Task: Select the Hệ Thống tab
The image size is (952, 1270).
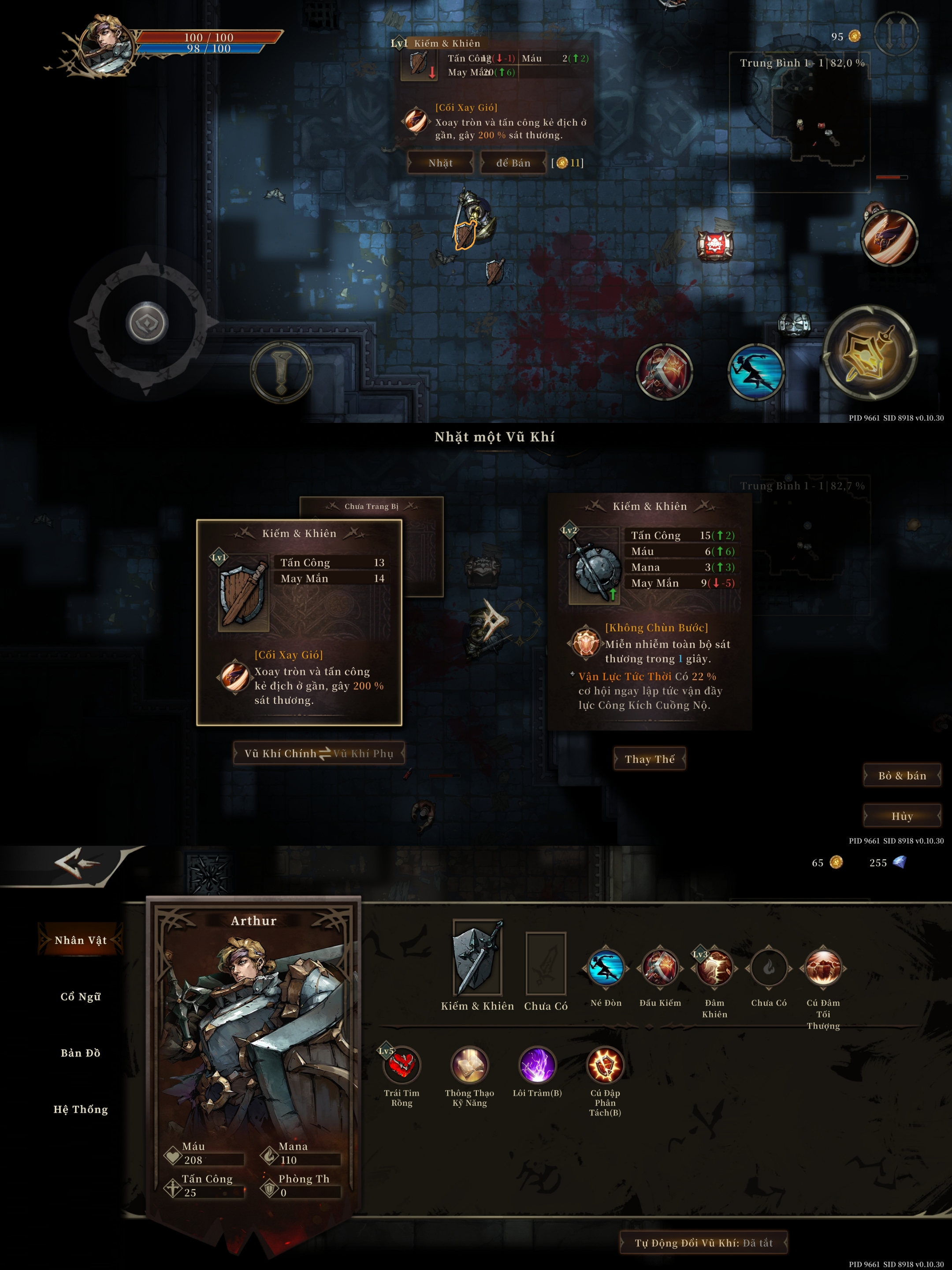Action: pos(80,1109)
